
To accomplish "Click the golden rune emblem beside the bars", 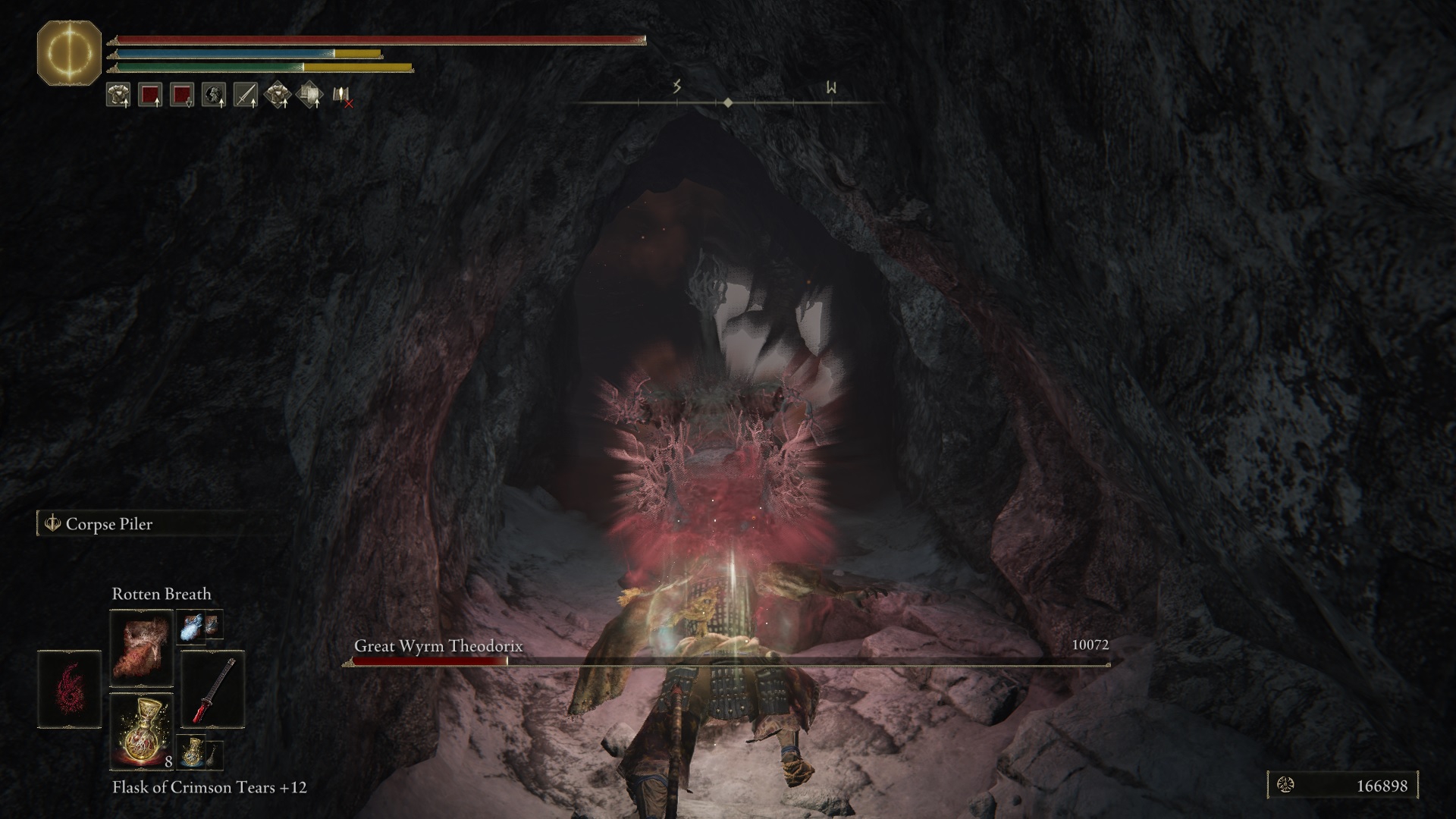I will click(x=69, y=53).
